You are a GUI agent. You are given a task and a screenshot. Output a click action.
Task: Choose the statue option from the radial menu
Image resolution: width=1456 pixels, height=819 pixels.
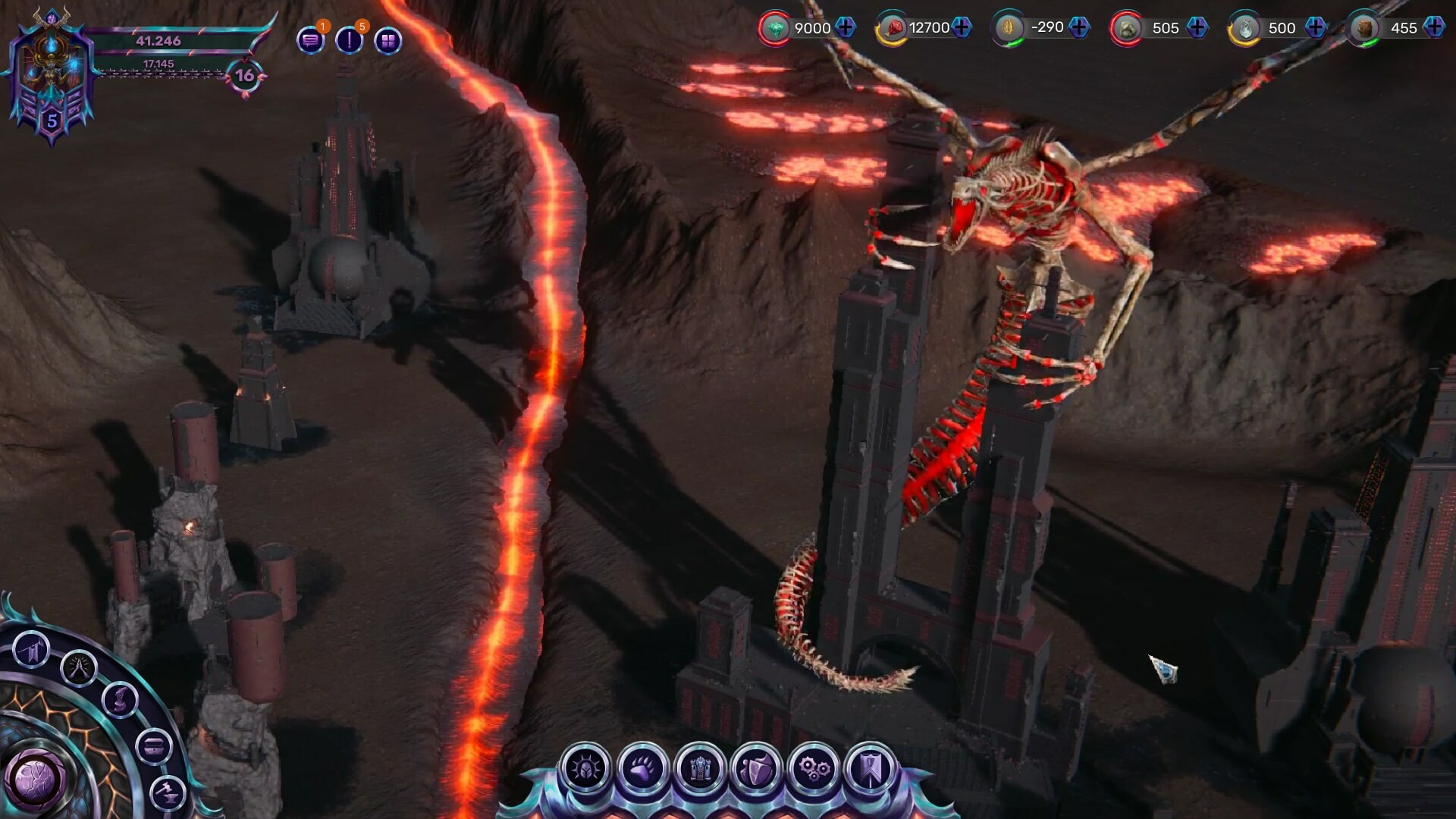[119, 701]
